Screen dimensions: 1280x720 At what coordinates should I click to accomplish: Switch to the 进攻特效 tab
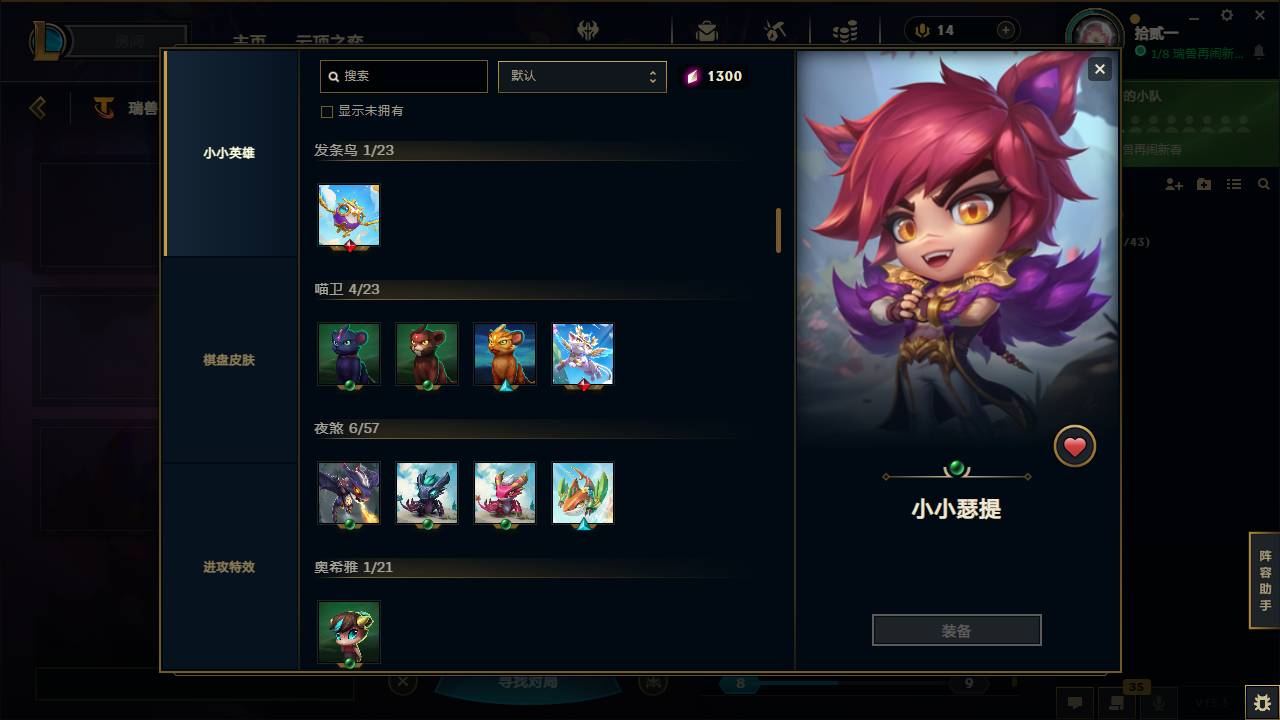(228, 567)
